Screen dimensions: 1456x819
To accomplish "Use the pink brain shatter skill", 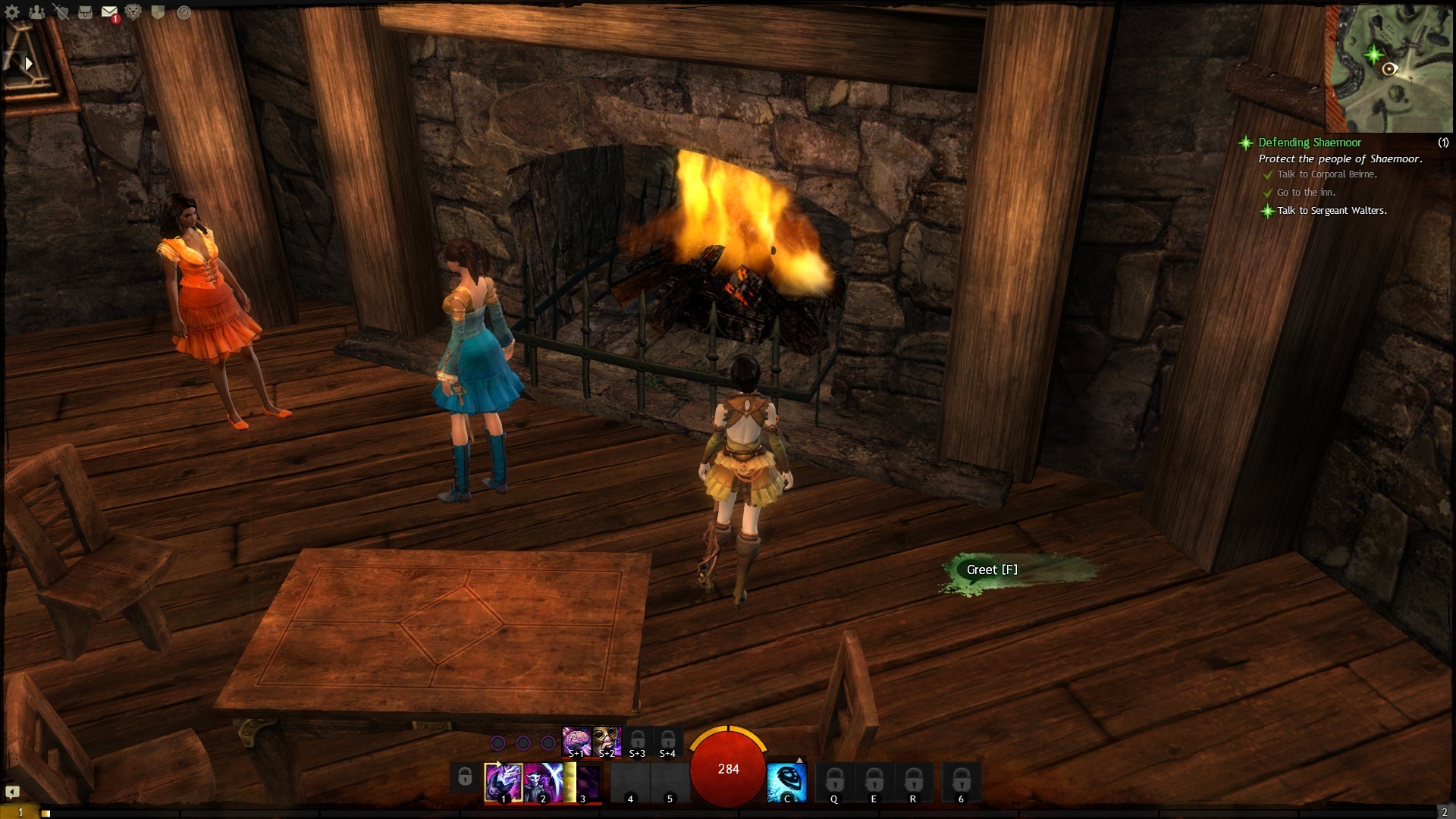I will click(576, 741).
